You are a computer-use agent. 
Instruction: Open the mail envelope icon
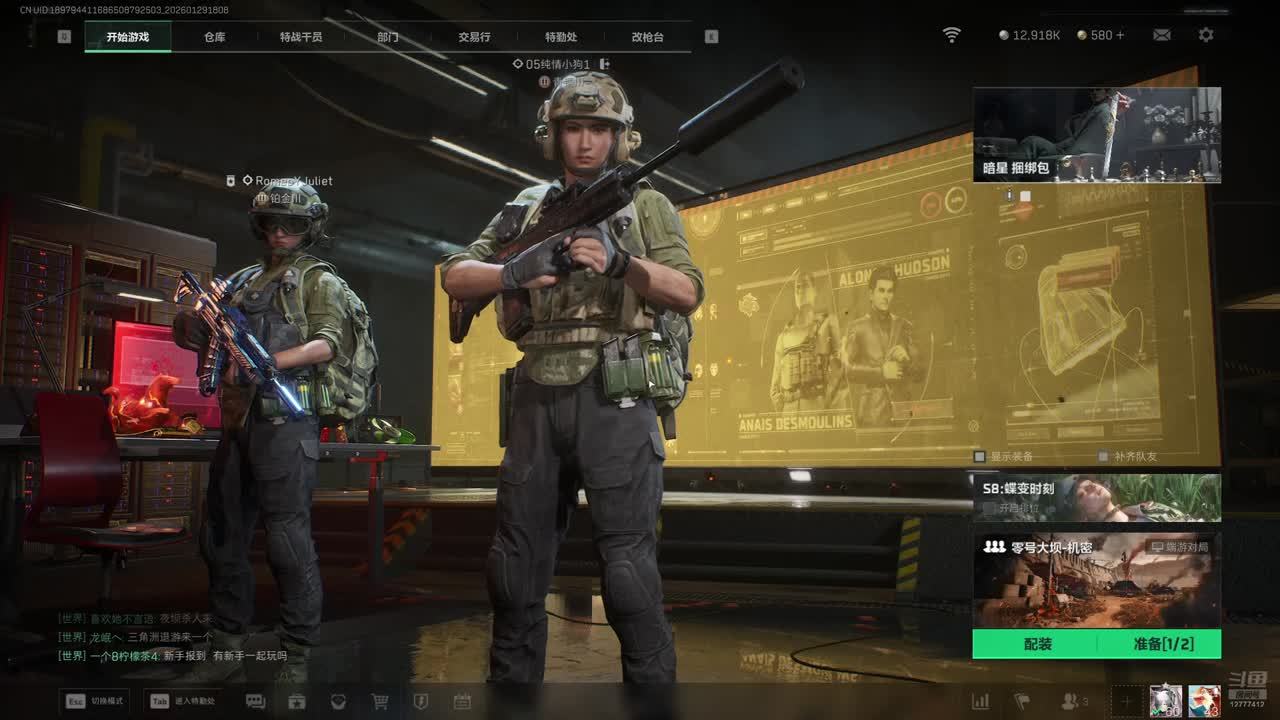[1161, 35]
